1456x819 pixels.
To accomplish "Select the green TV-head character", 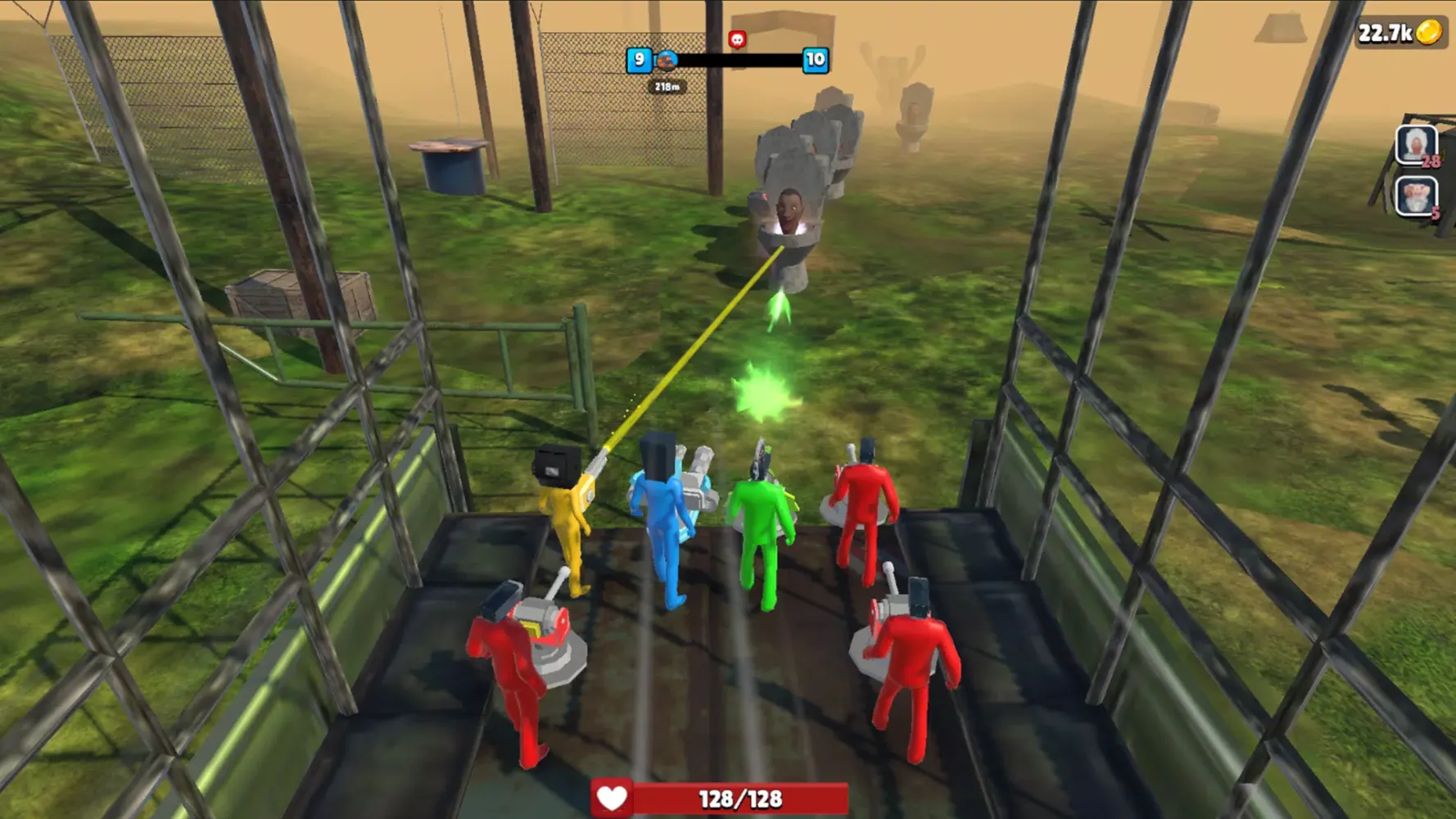I will coord(760,524).
